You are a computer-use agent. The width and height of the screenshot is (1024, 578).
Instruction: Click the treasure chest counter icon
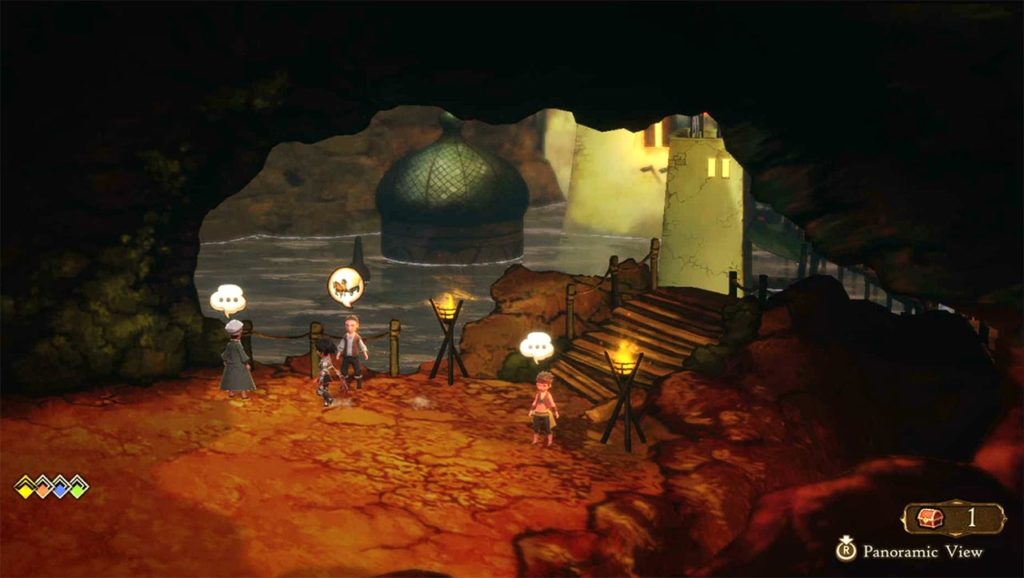pyautogui.click(x=931, y=518)
